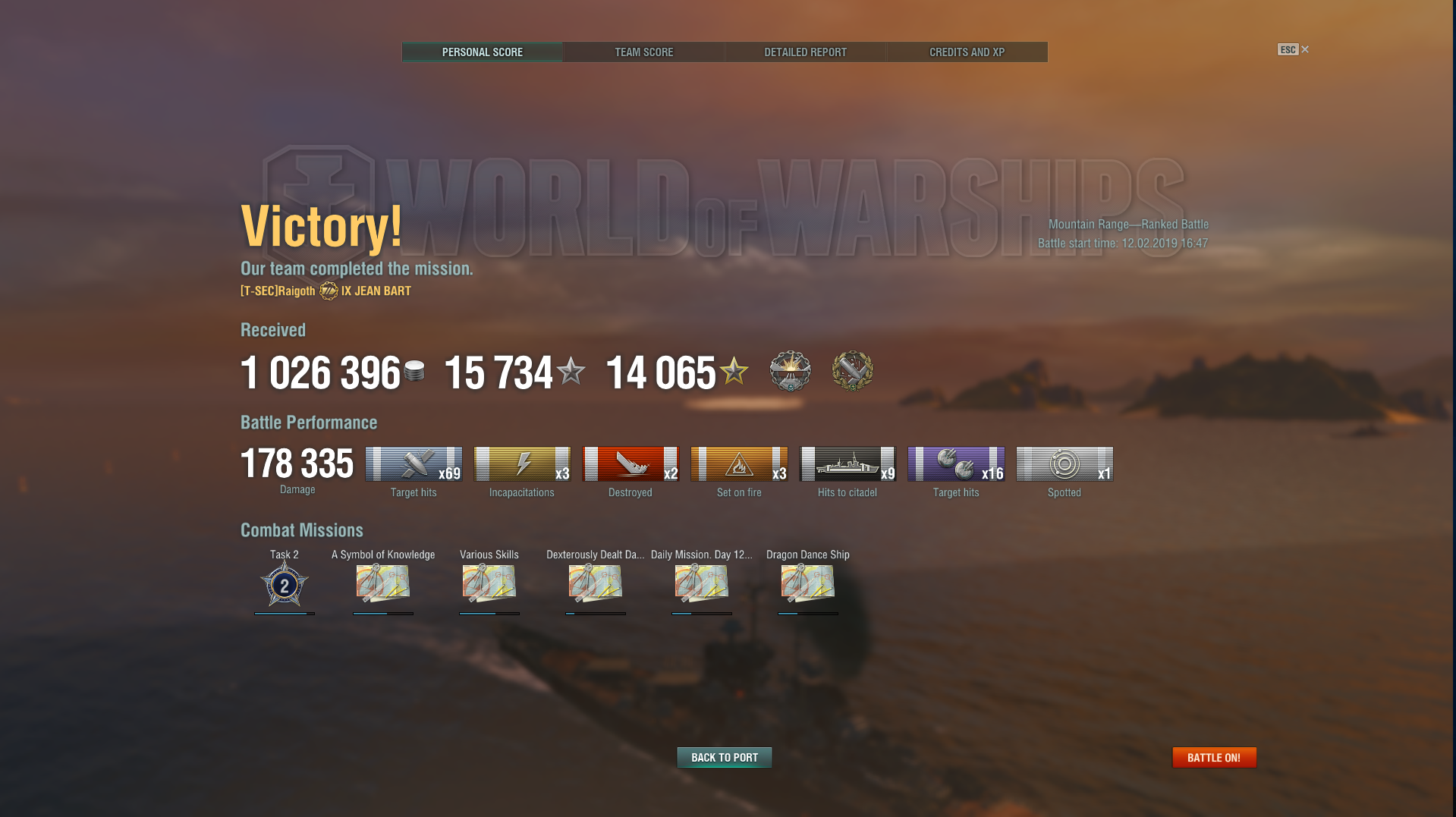Switch to the Team Score tab

pyautogui.click(x=643, y=52)
